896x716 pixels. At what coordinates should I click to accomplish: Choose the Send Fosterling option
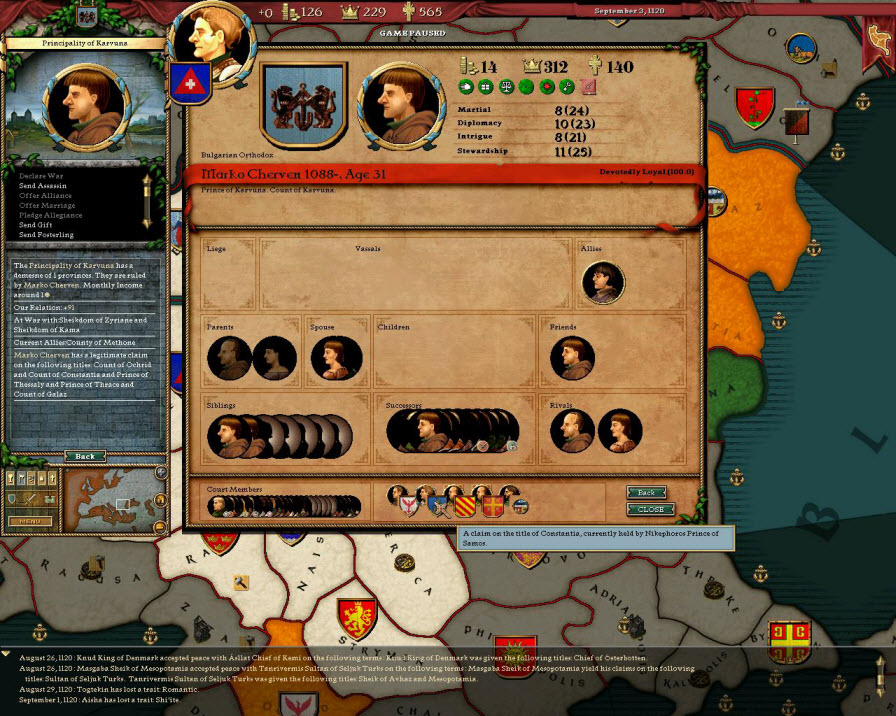point(46,235)
